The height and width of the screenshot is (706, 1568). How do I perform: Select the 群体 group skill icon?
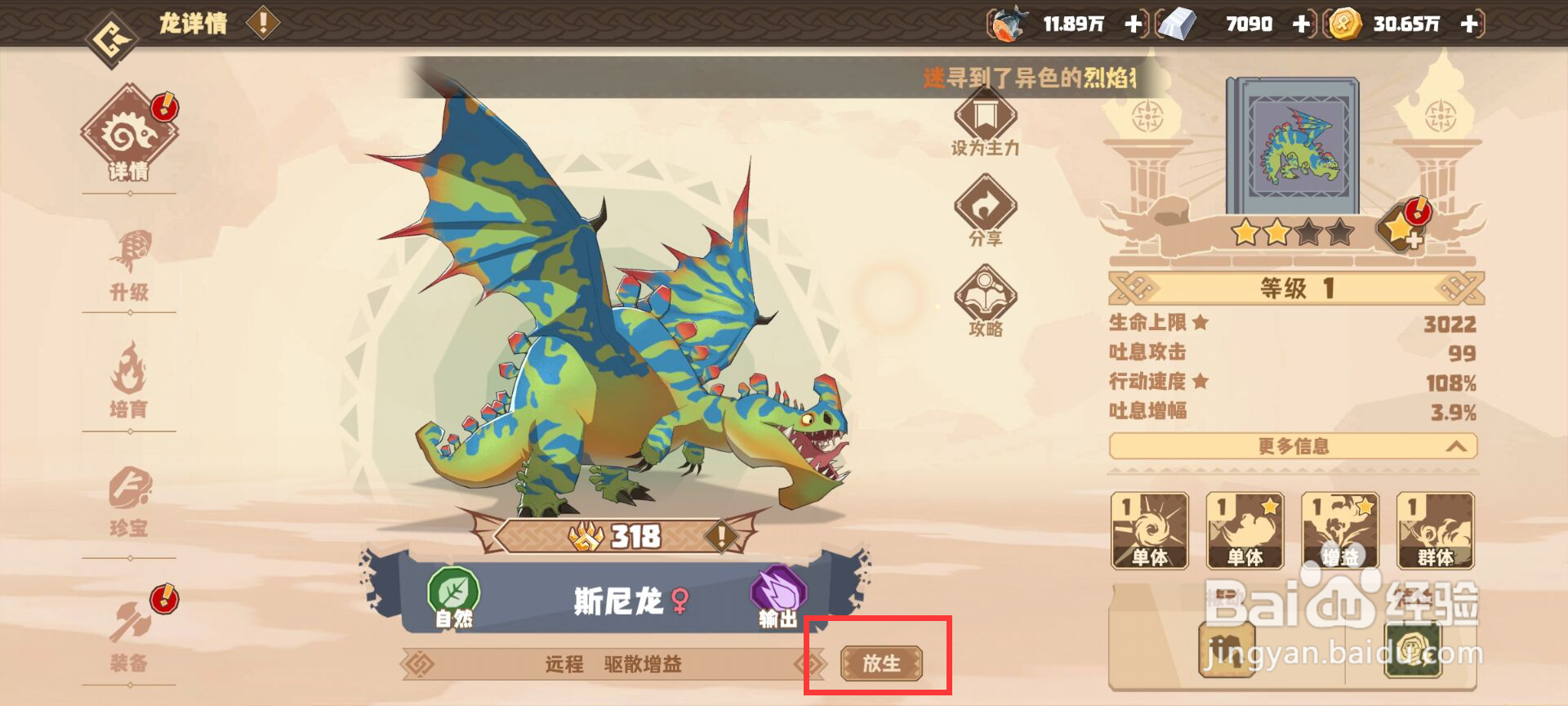tap(1434, 531)
